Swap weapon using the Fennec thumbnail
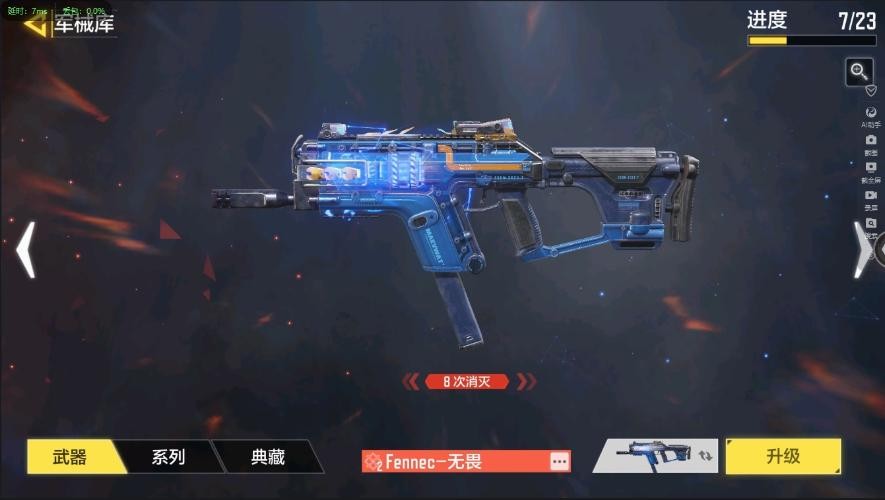Viewport: 885px width, 500px height. pyautogui.click(x=653, y=456)
